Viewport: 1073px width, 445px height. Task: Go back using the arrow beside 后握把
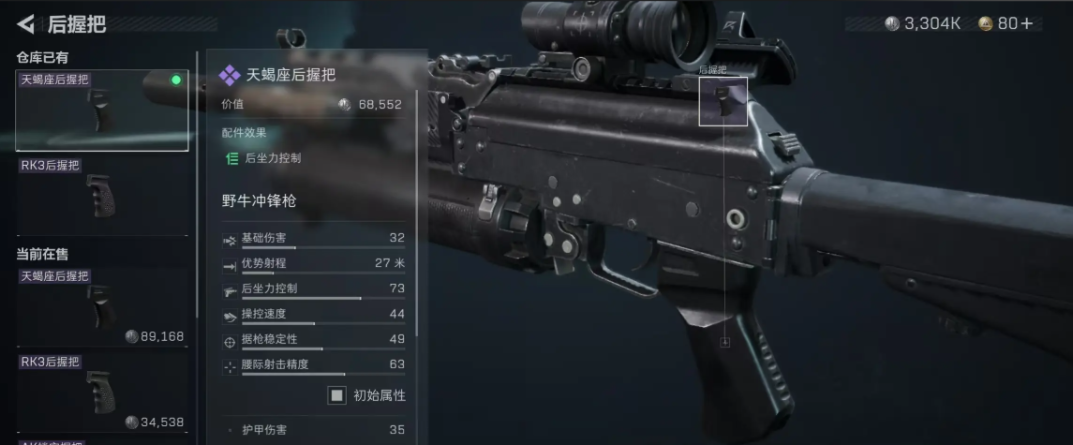pos(25,24)
